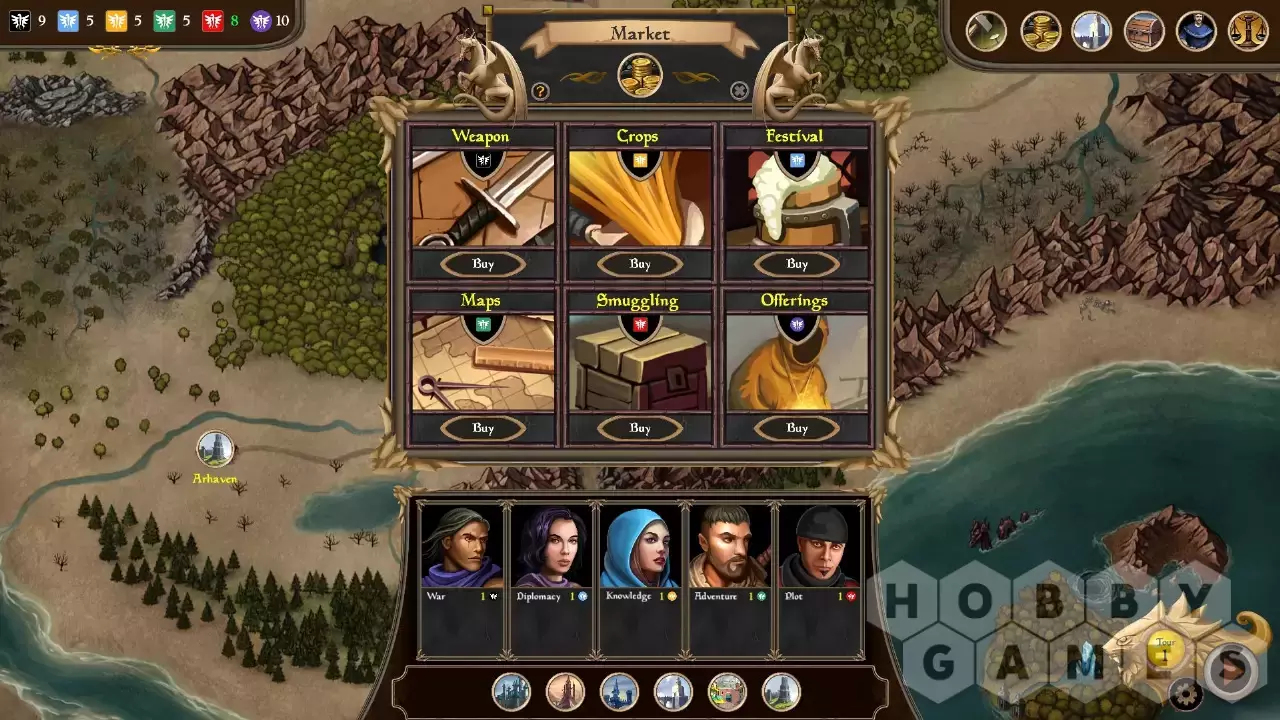1280x720 pixels.
Task: Select the Knowledge hero card
Action: click(640, 580)
